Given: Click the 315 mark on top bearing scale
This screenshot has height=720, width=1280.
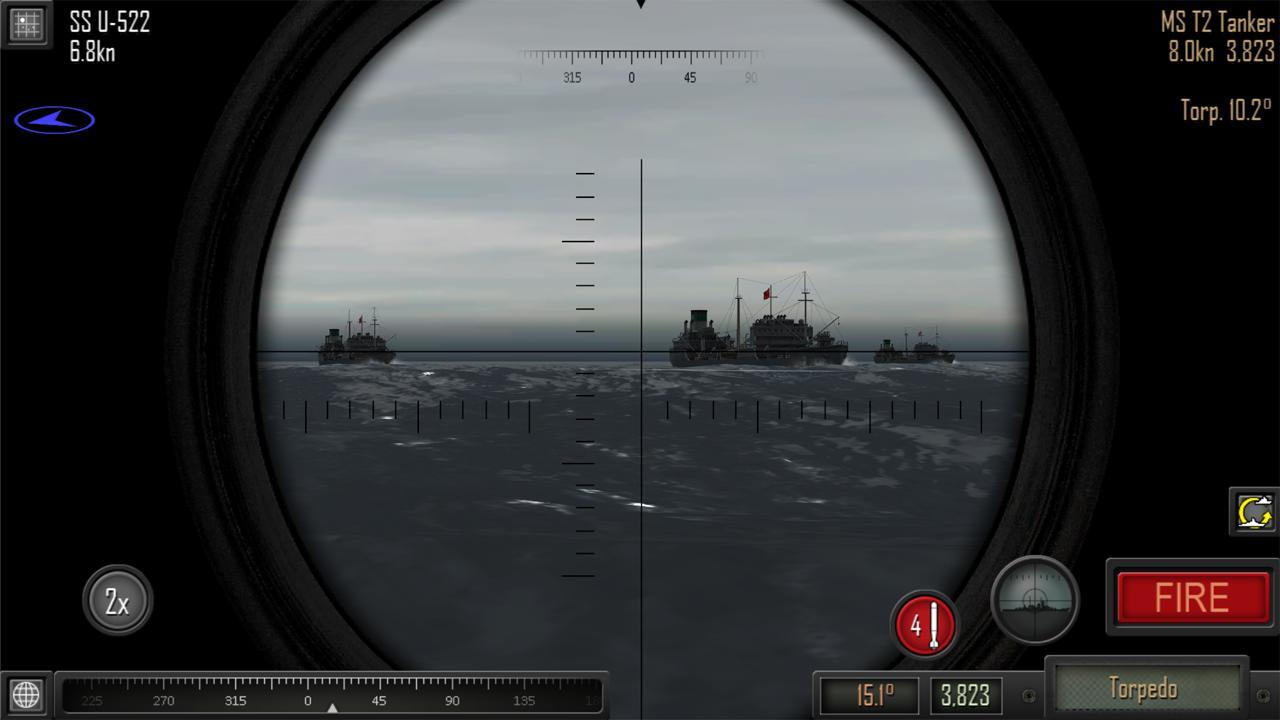Looking at the screenshot, I should click(573, 76).
